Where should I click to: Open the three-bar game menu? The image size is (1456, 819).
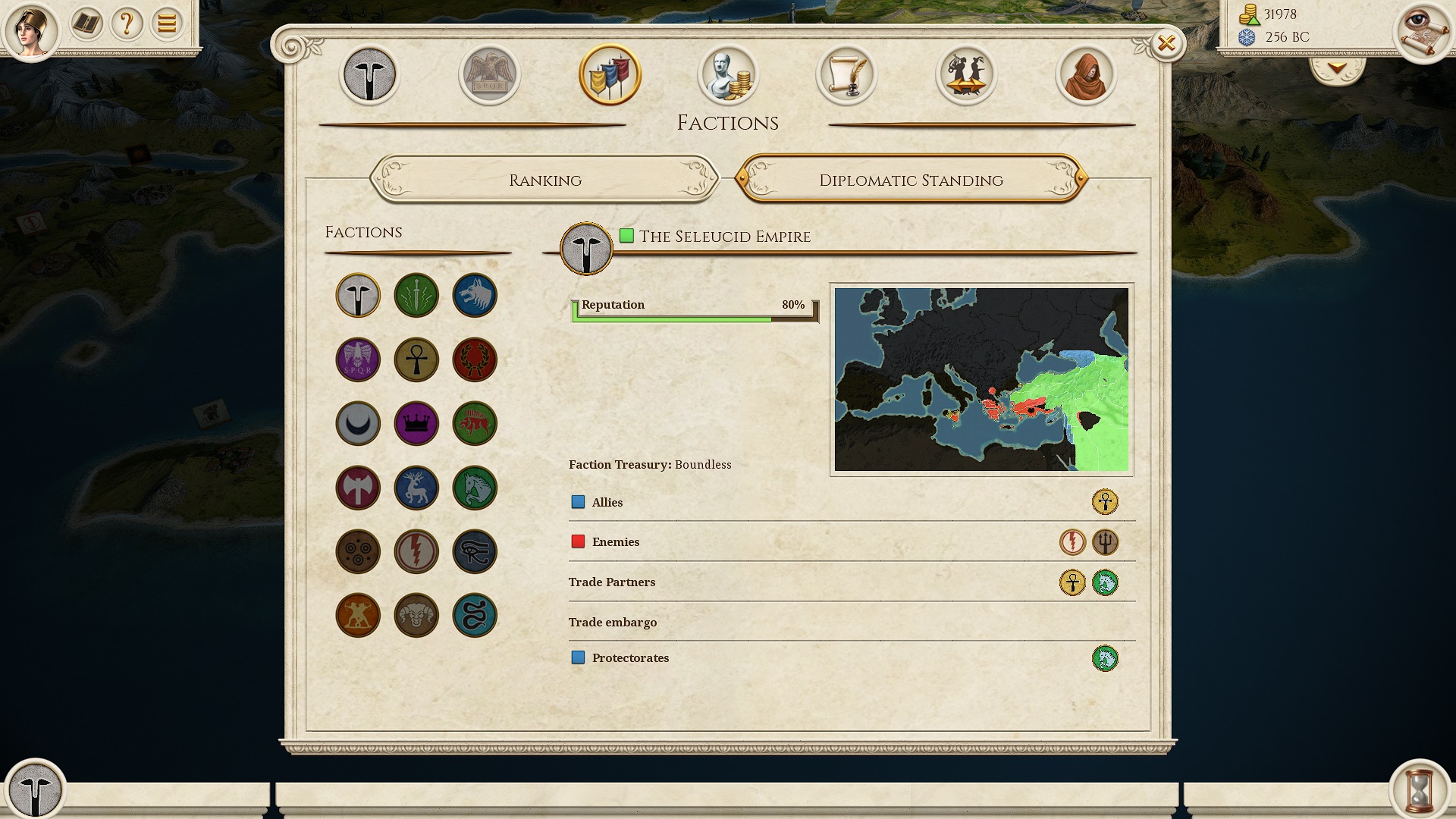167,24
